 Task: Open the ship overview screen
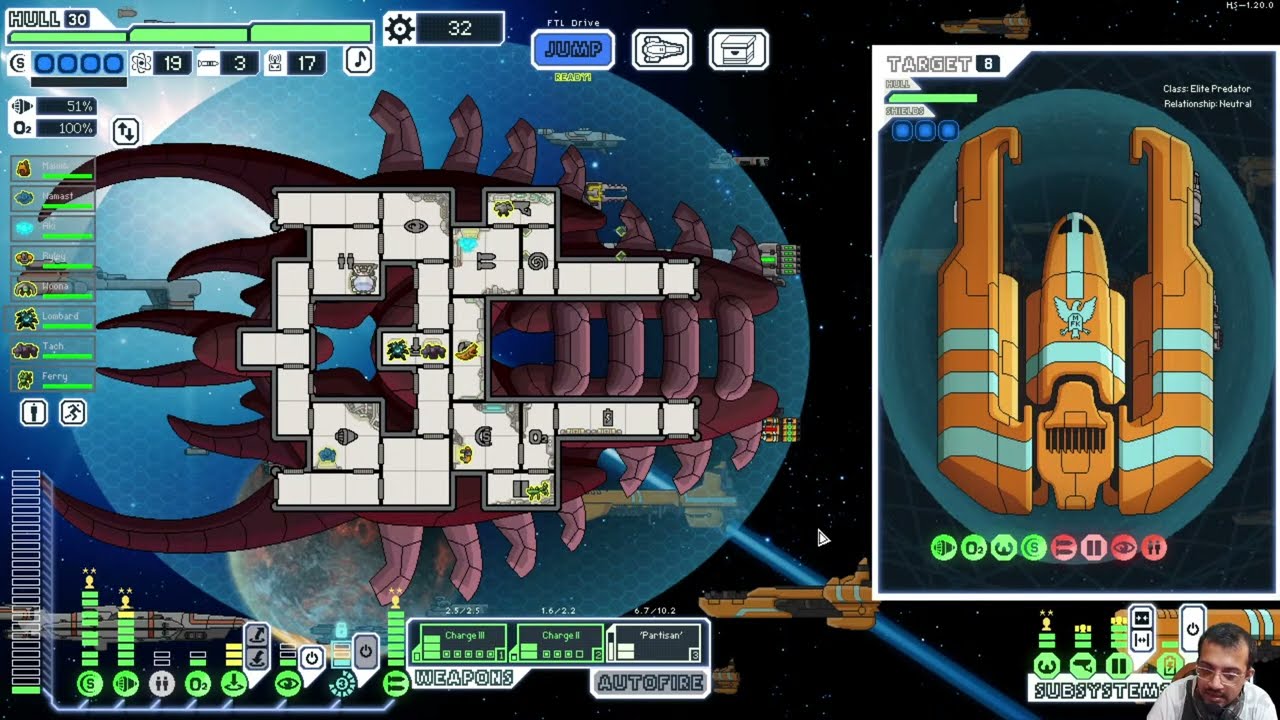pyautogui.click(x=661, y=49)
